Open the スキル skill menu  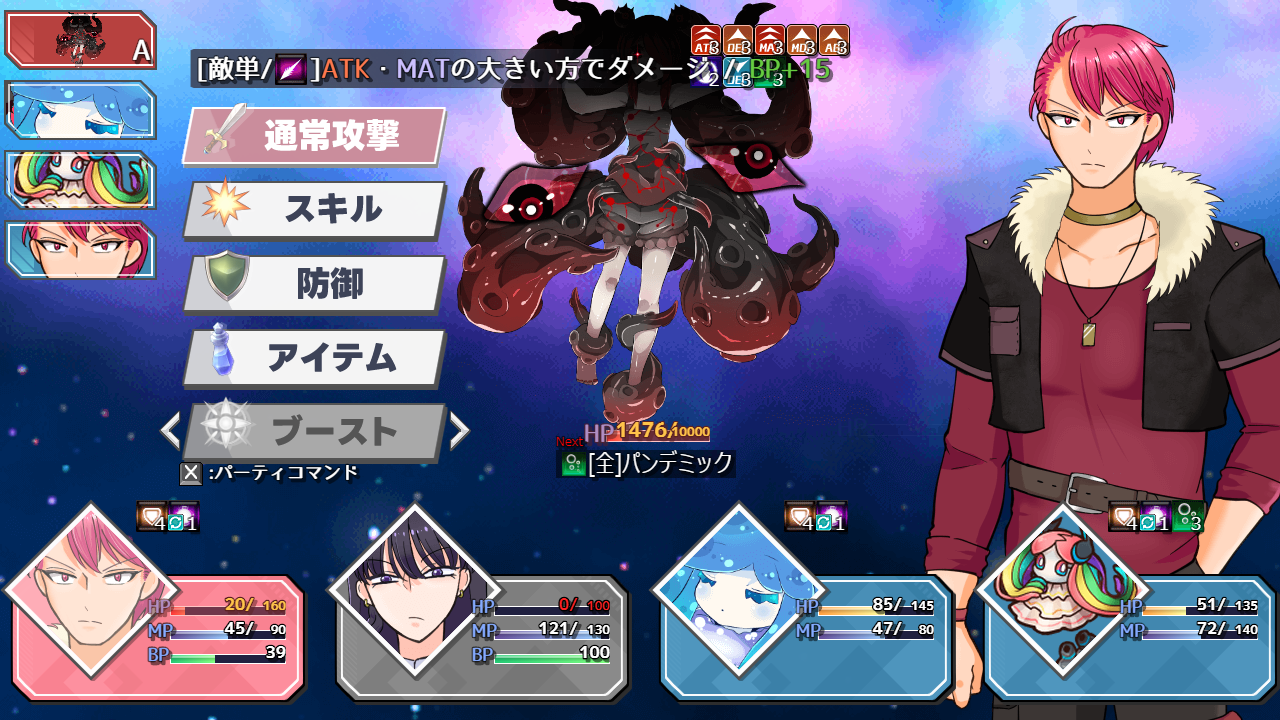click(315, 210)
